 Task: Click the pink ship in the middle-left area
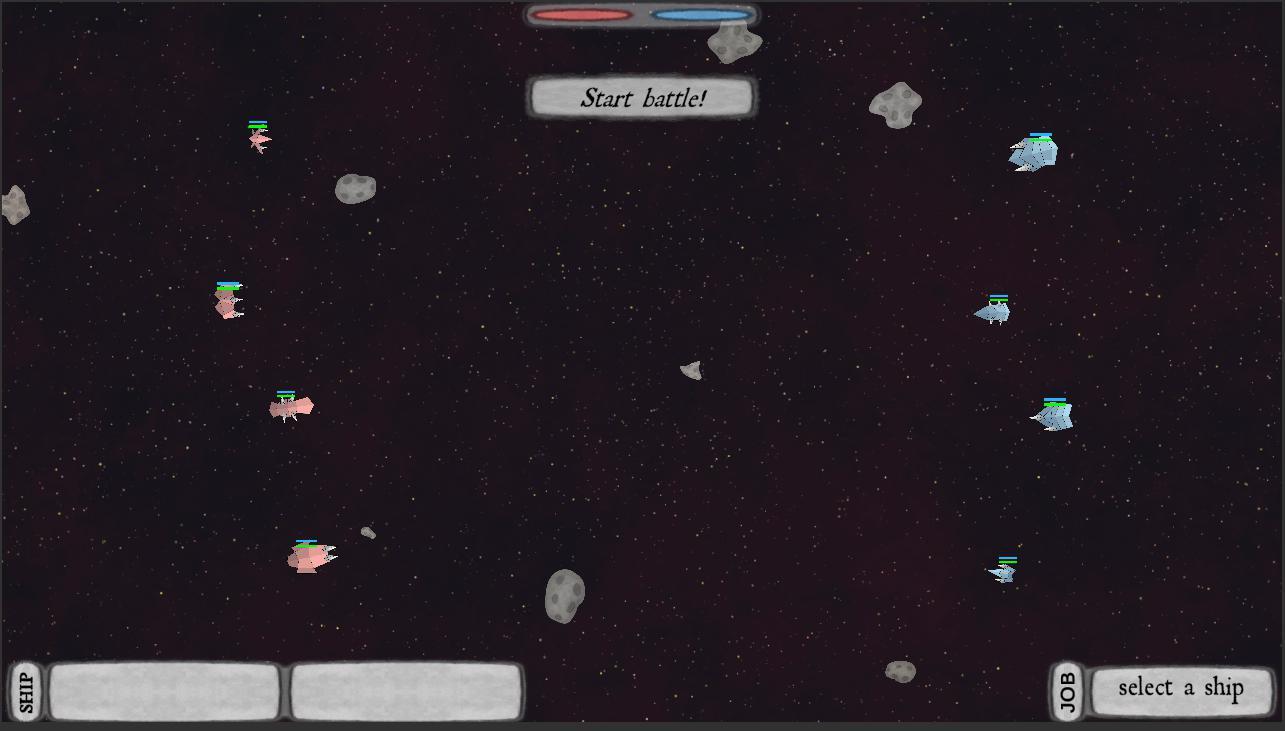(289, 407)
